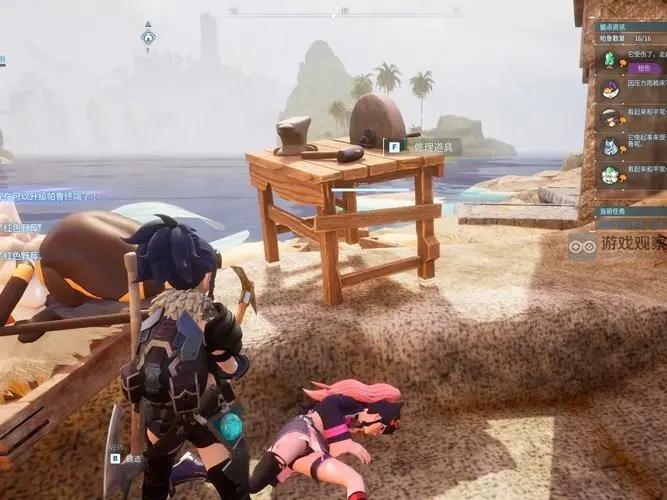Click the base waypoint marker icon
Viewport: 667px width, 500px height.
(148, 37)
